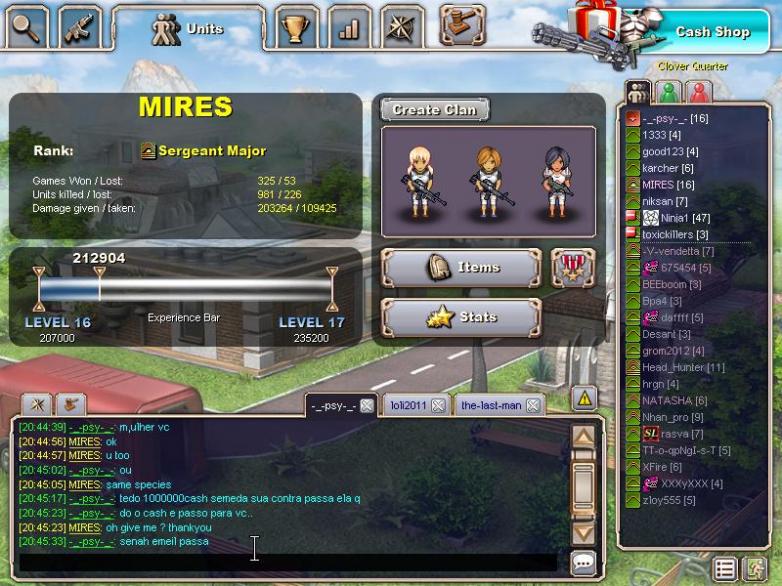Screen dimensions: 782x586
Task: Show the green friends list tab
Action: tap(668, 93)
